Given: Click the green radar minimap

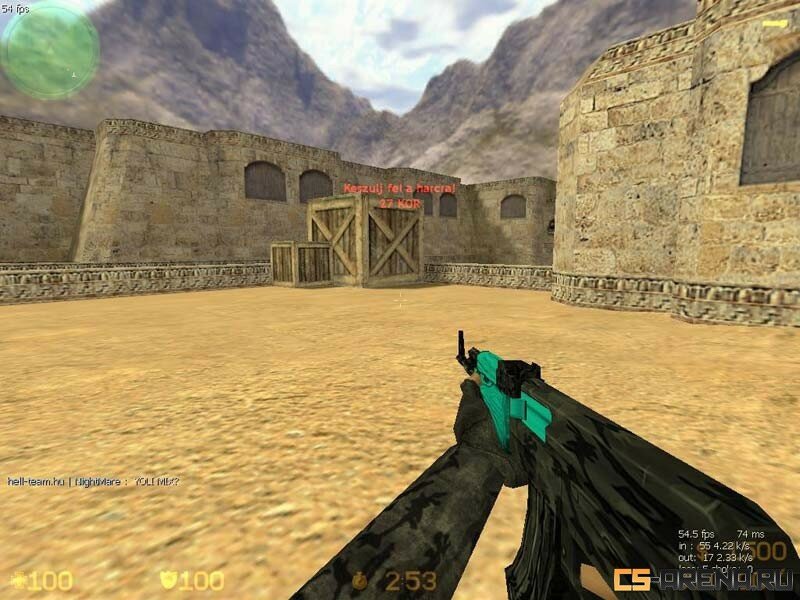Looking at the screenshot, I should pos(50,49).
